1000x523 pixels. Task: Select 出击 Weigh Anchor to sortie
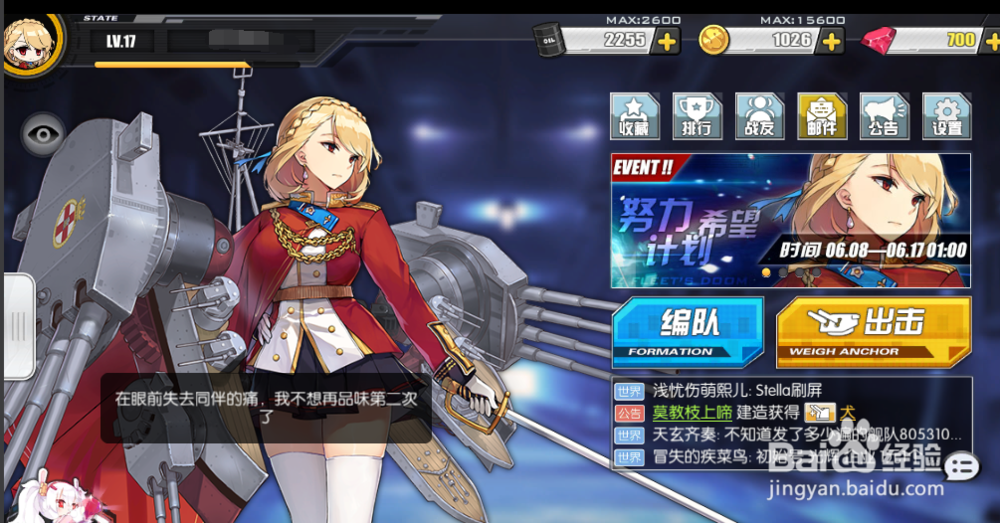[x=872, y=330]
